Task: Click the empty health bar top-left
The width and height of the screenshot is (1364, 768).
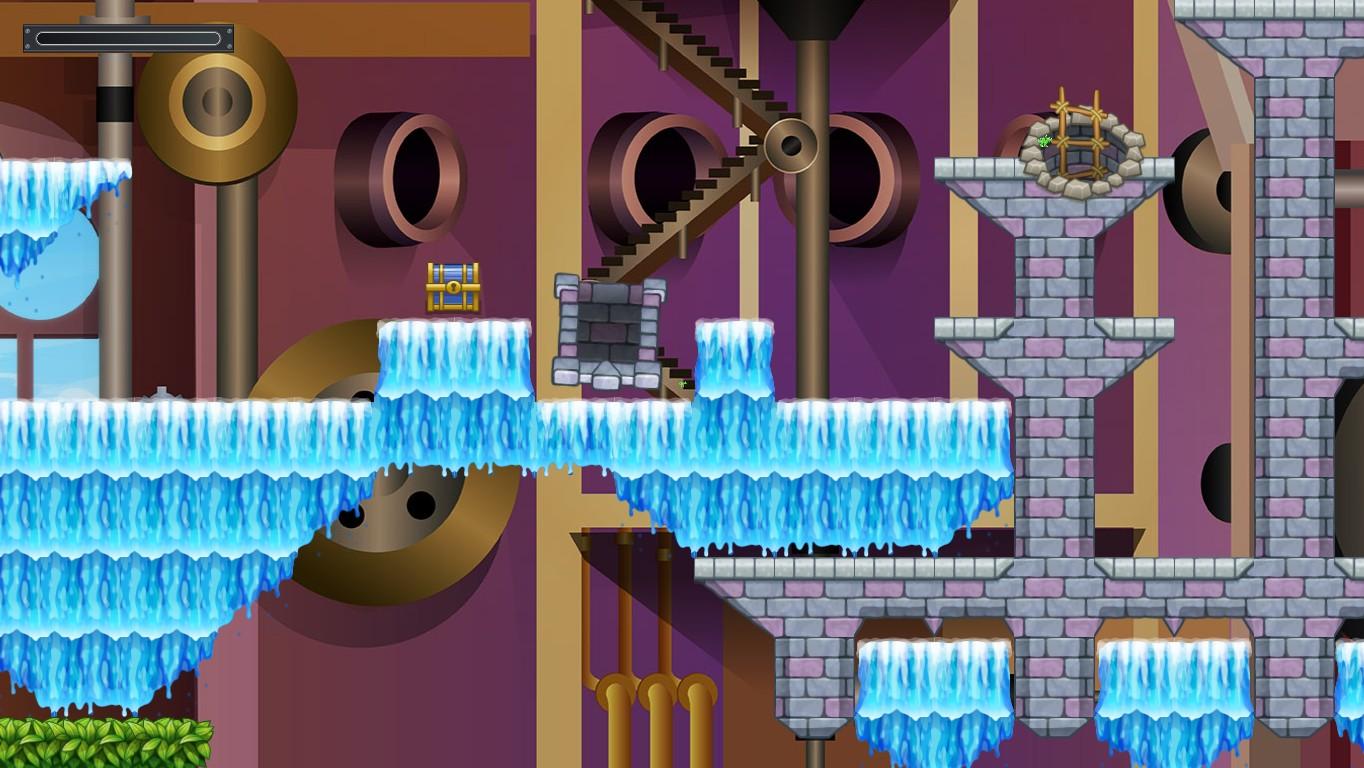Action: tap(126, 38)
